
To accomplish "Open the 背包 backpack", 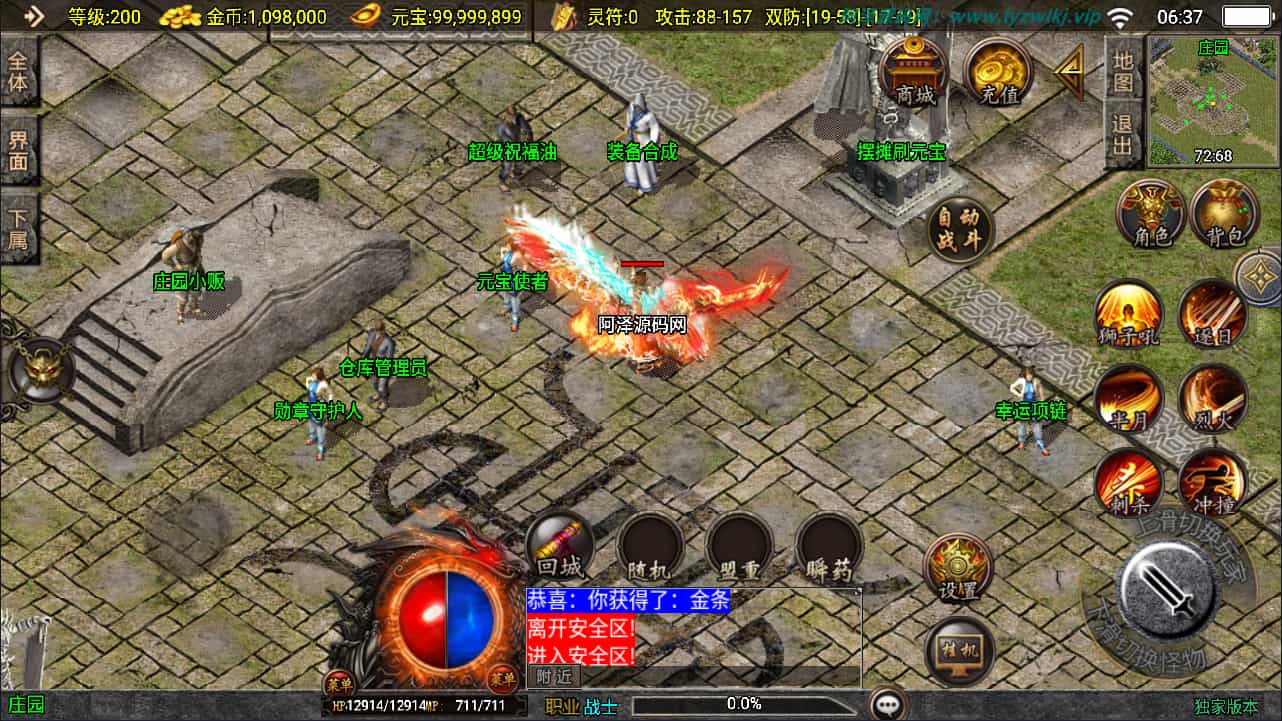I will coord(1224,215).
